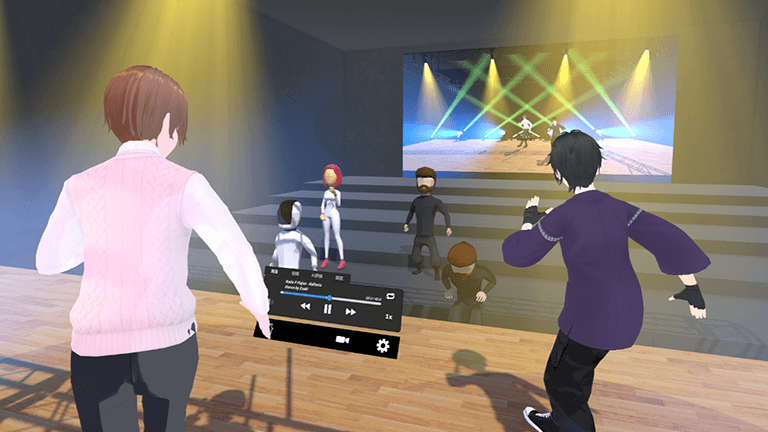The image size is (768, 432).
Task: Toggle the loop repeat button
Action: pyautogui.click(x=392, y=298)
